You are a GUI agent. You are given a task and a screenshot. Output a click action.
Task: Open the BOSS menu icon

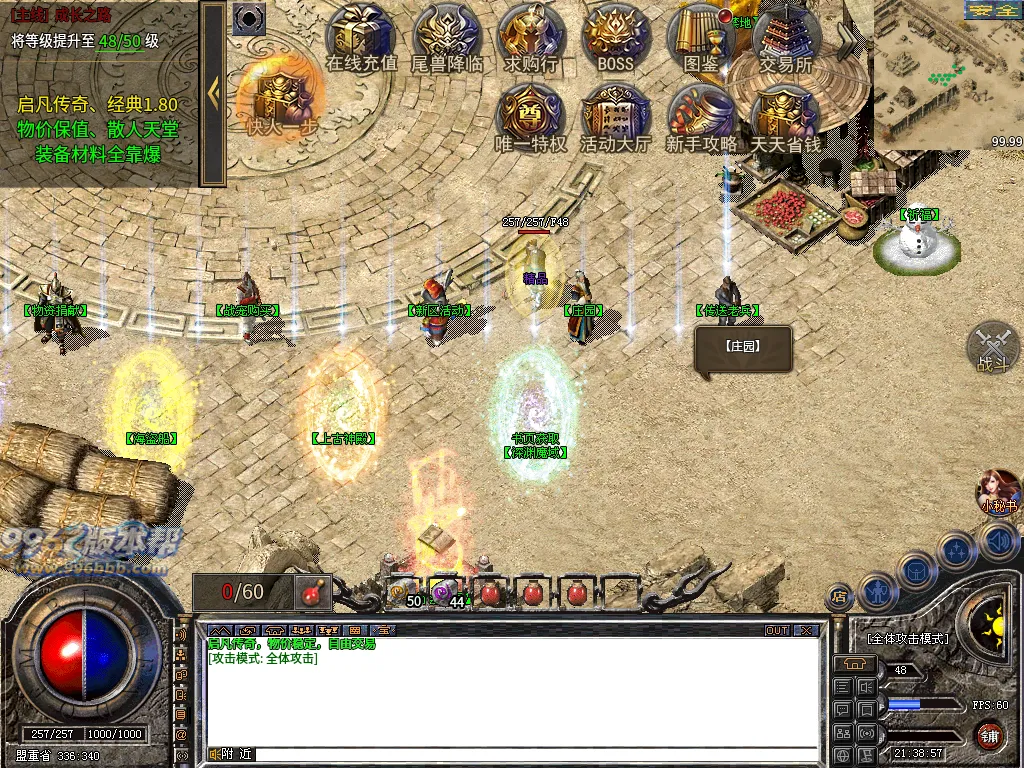pyautogui.click(x=616, y=38)
